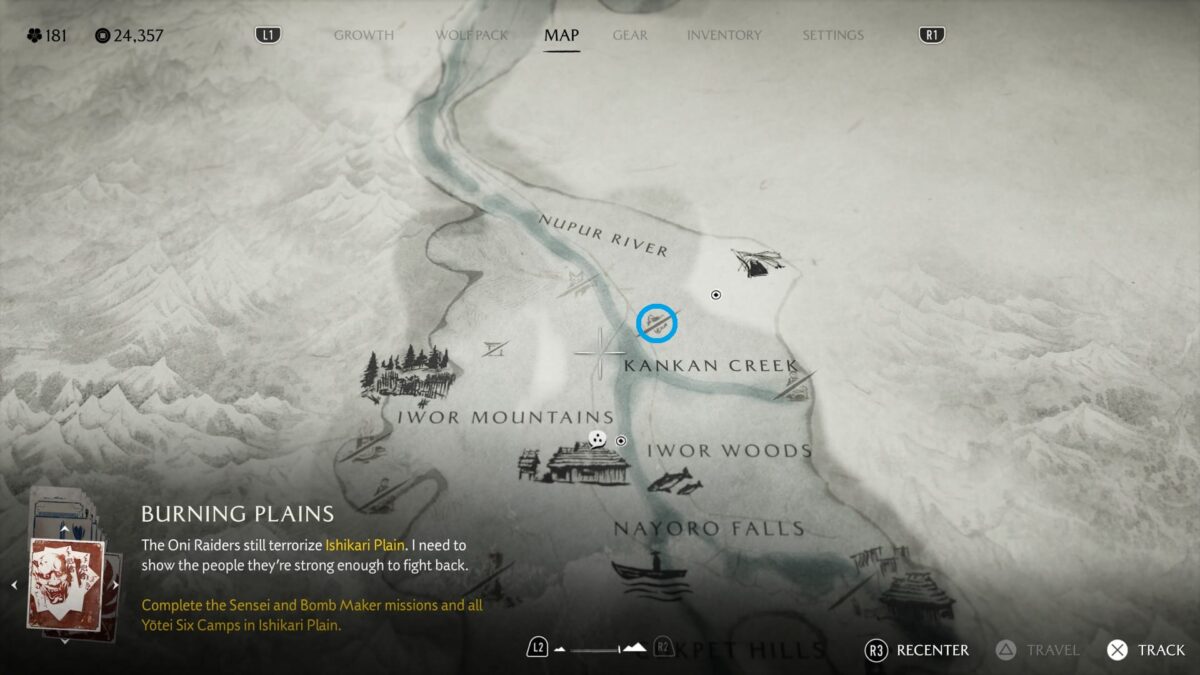
Task: Show the next quest card with right arrow
Action: (x=115, y=585)
